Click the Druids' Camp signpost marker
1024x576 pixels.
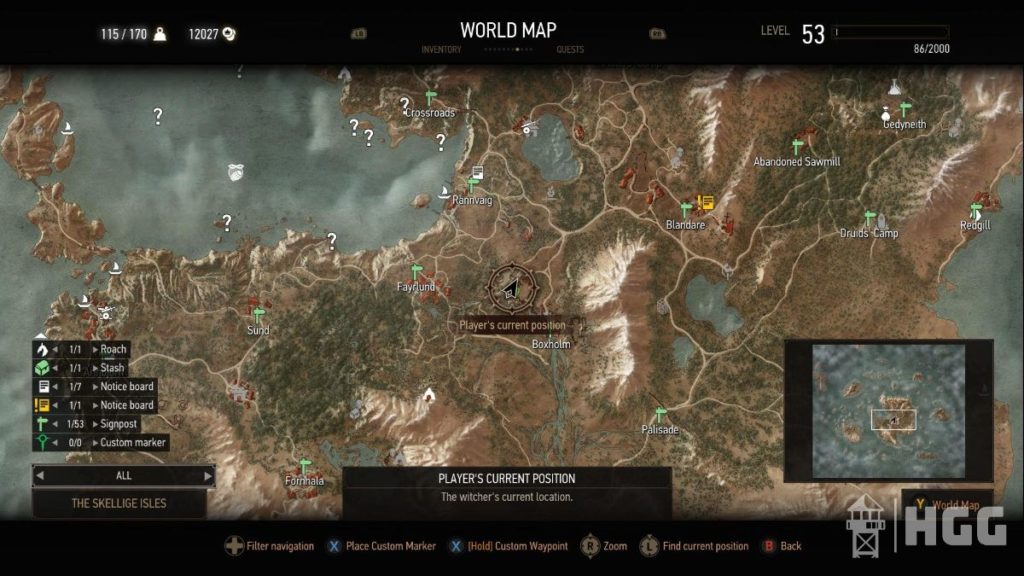tap(869, 218)
